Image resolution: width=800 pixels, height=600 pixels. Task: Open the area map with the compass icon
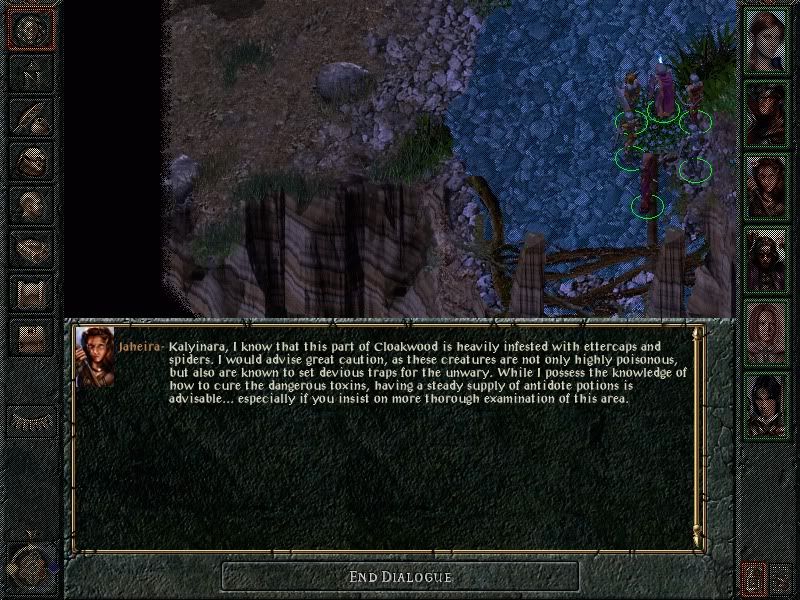[30, 72]
